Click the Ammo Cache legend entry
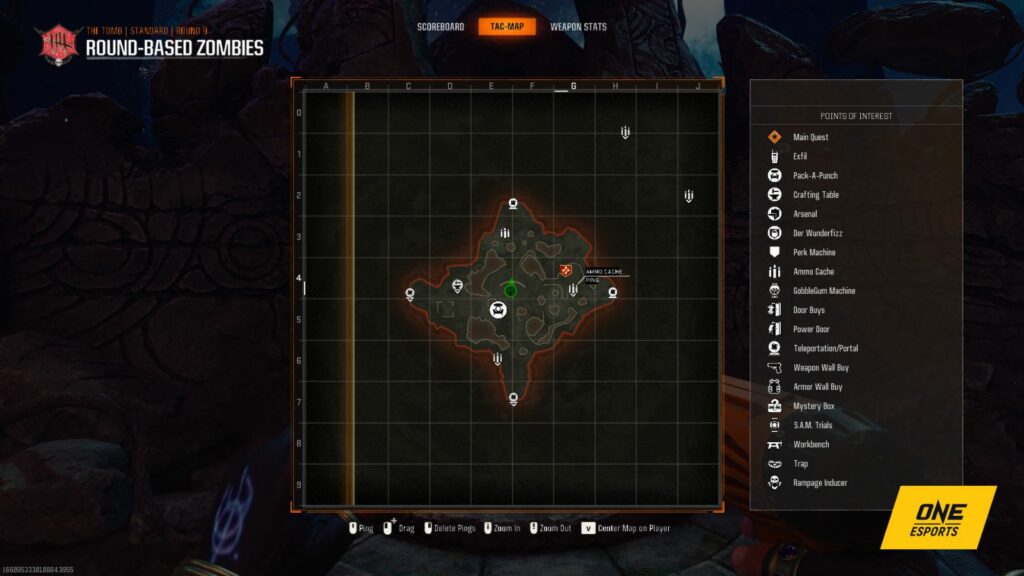 tap(812, 271)
